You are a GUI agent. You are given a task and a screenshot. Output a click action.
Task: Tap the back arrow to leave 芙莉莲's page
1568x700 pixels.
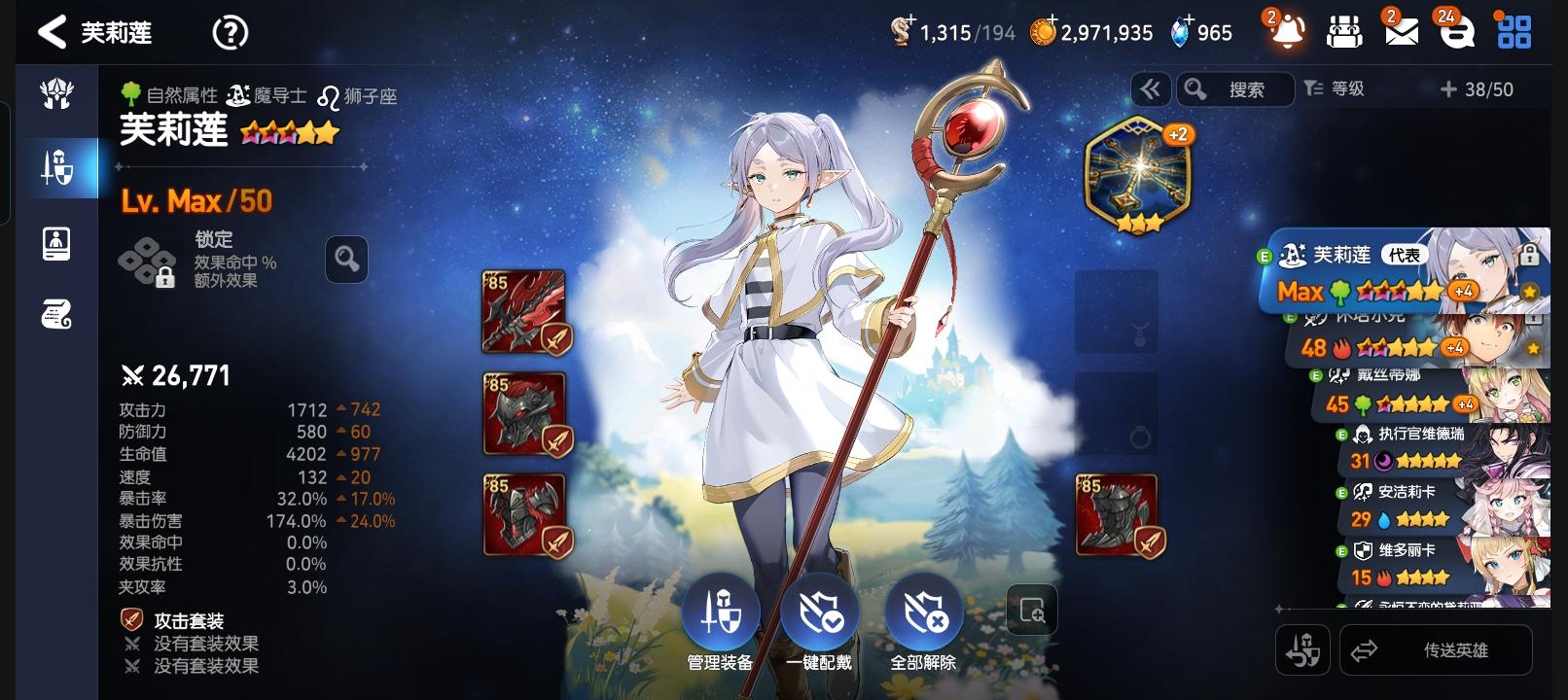pyautogui.click(x=52, y=32)
